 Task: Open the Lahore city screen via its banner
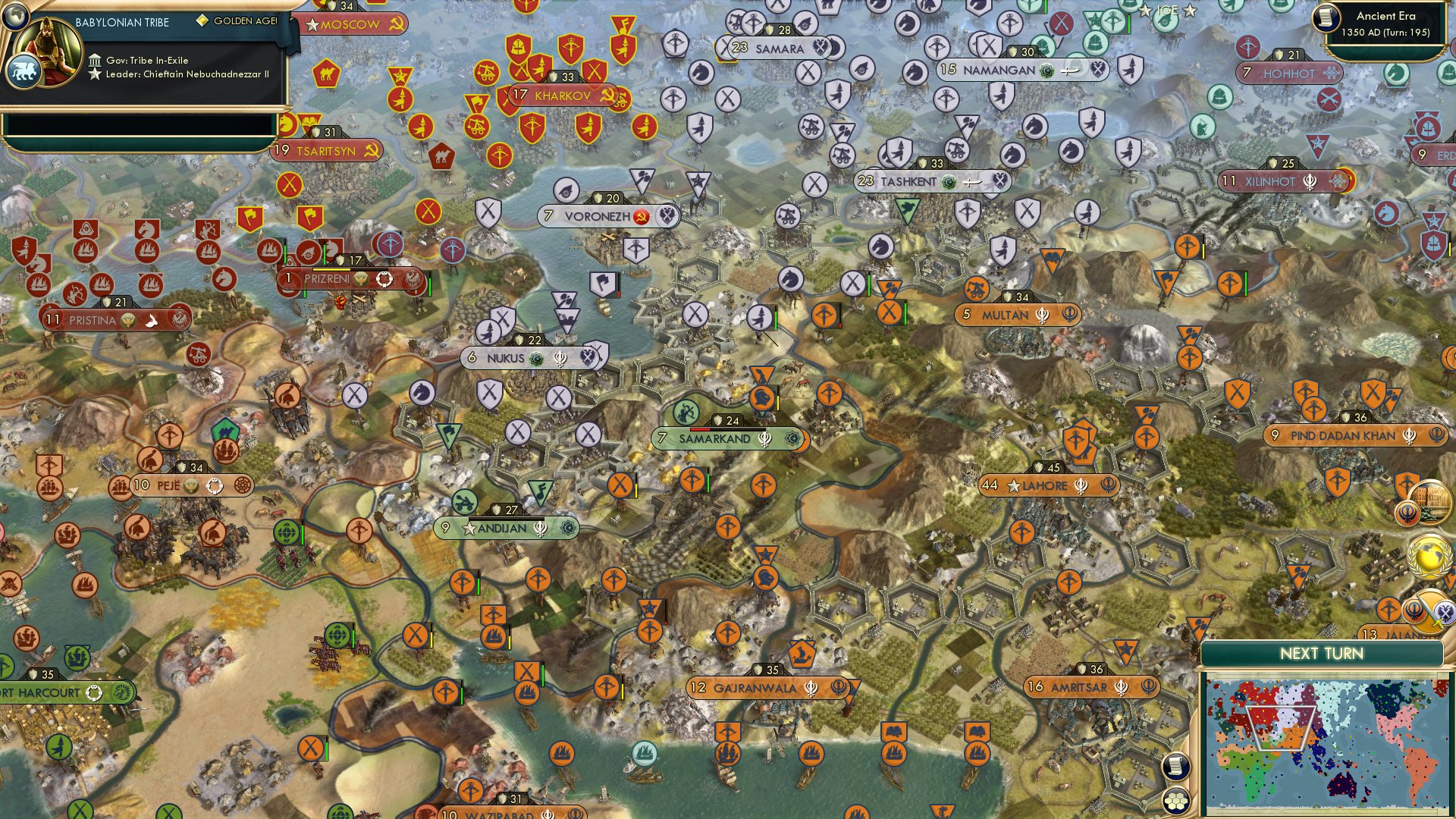[x=1046, y=485]
